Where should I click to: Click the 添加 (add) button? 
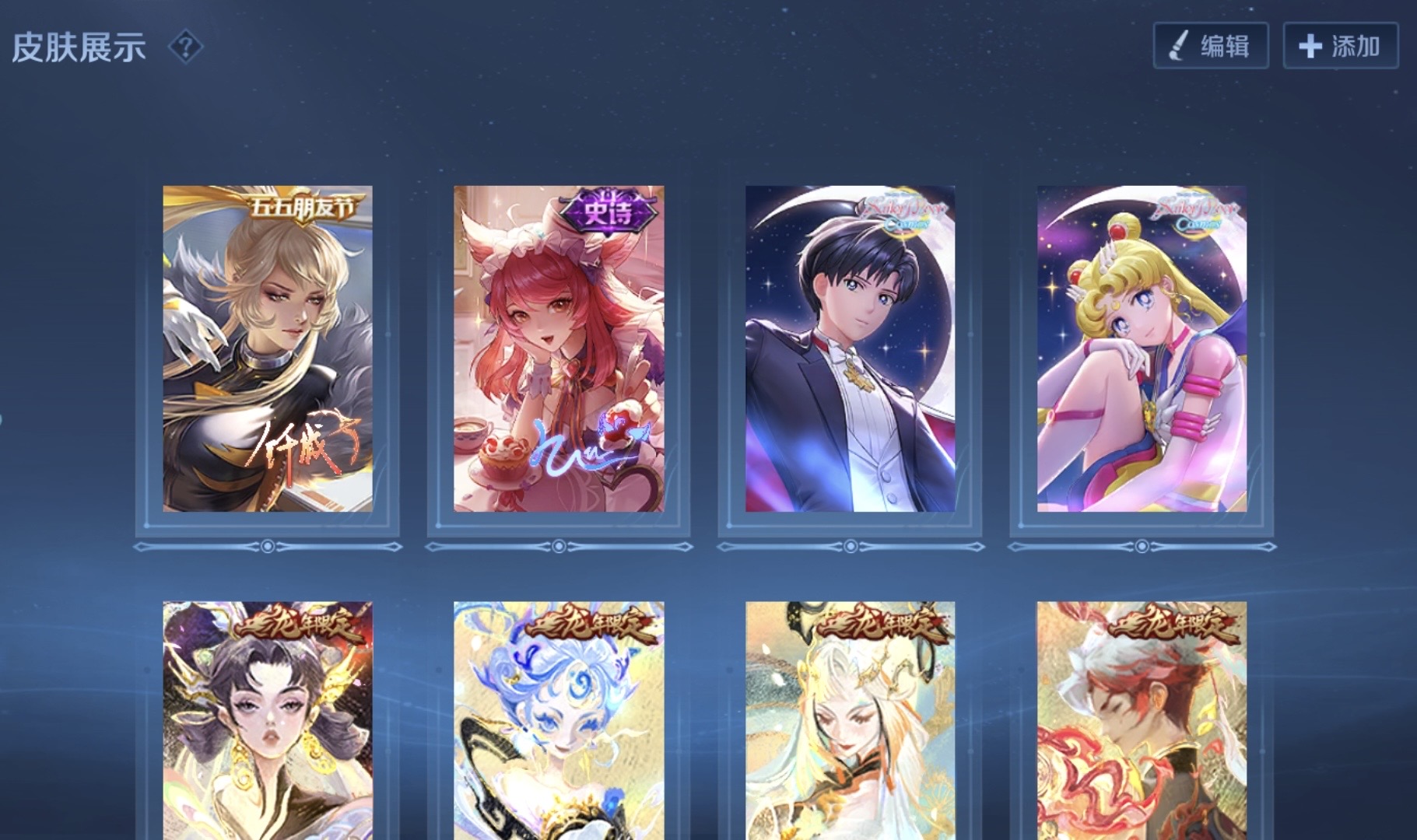point(1340,46)
